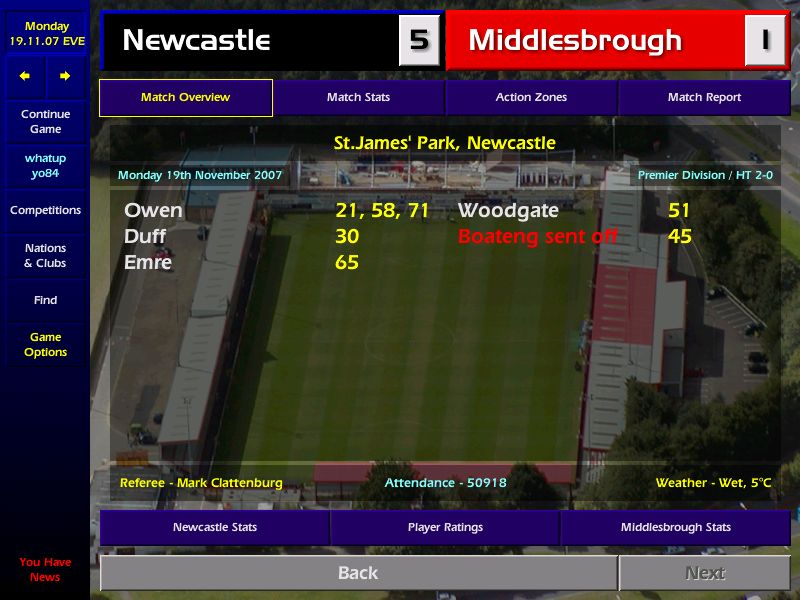
Task: Open Game Options
Action: pos(45,345)
